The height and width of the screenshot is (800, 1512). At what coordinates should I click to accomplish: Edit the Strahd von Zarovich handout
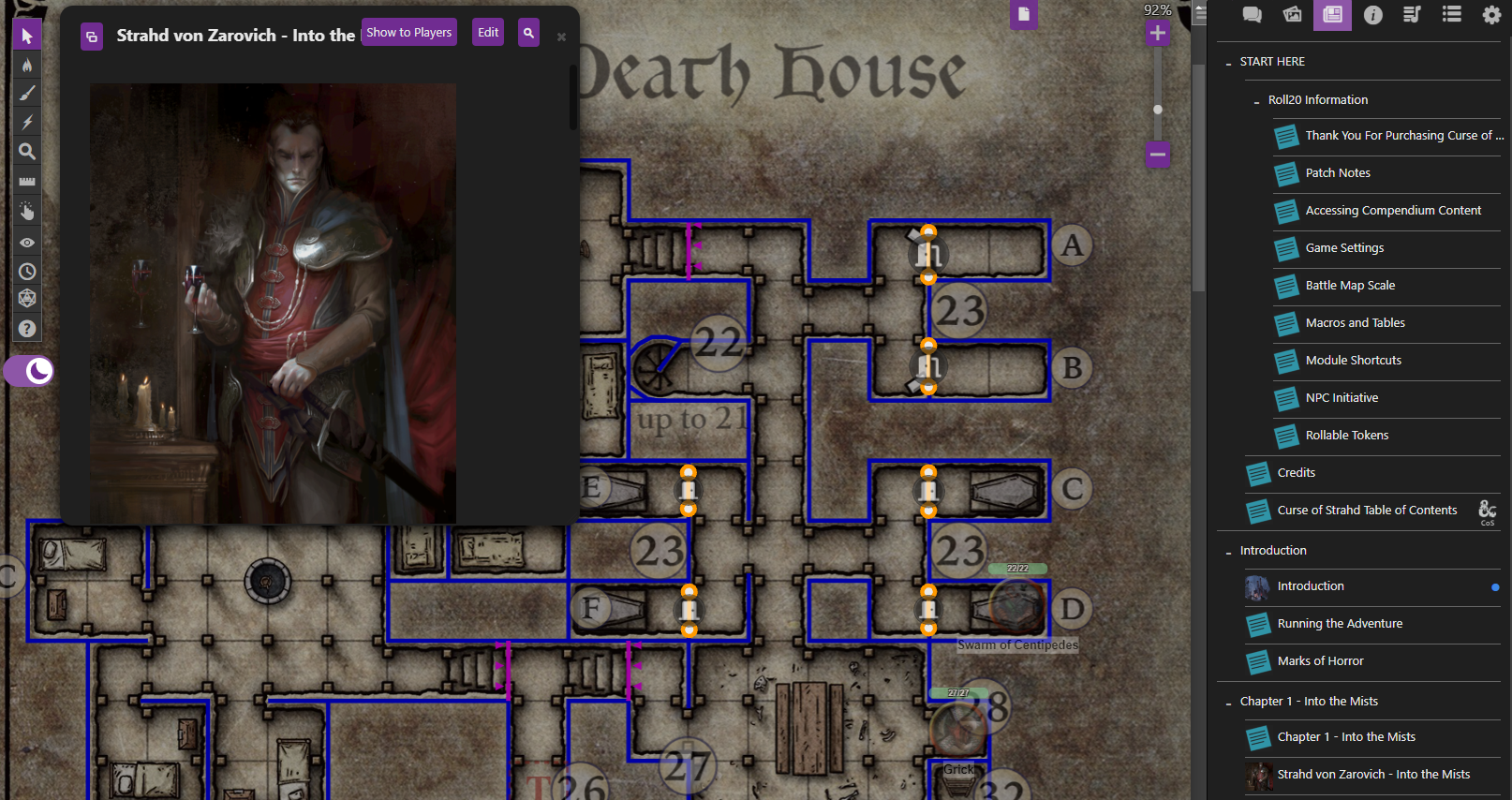click(x=487, y=31)
